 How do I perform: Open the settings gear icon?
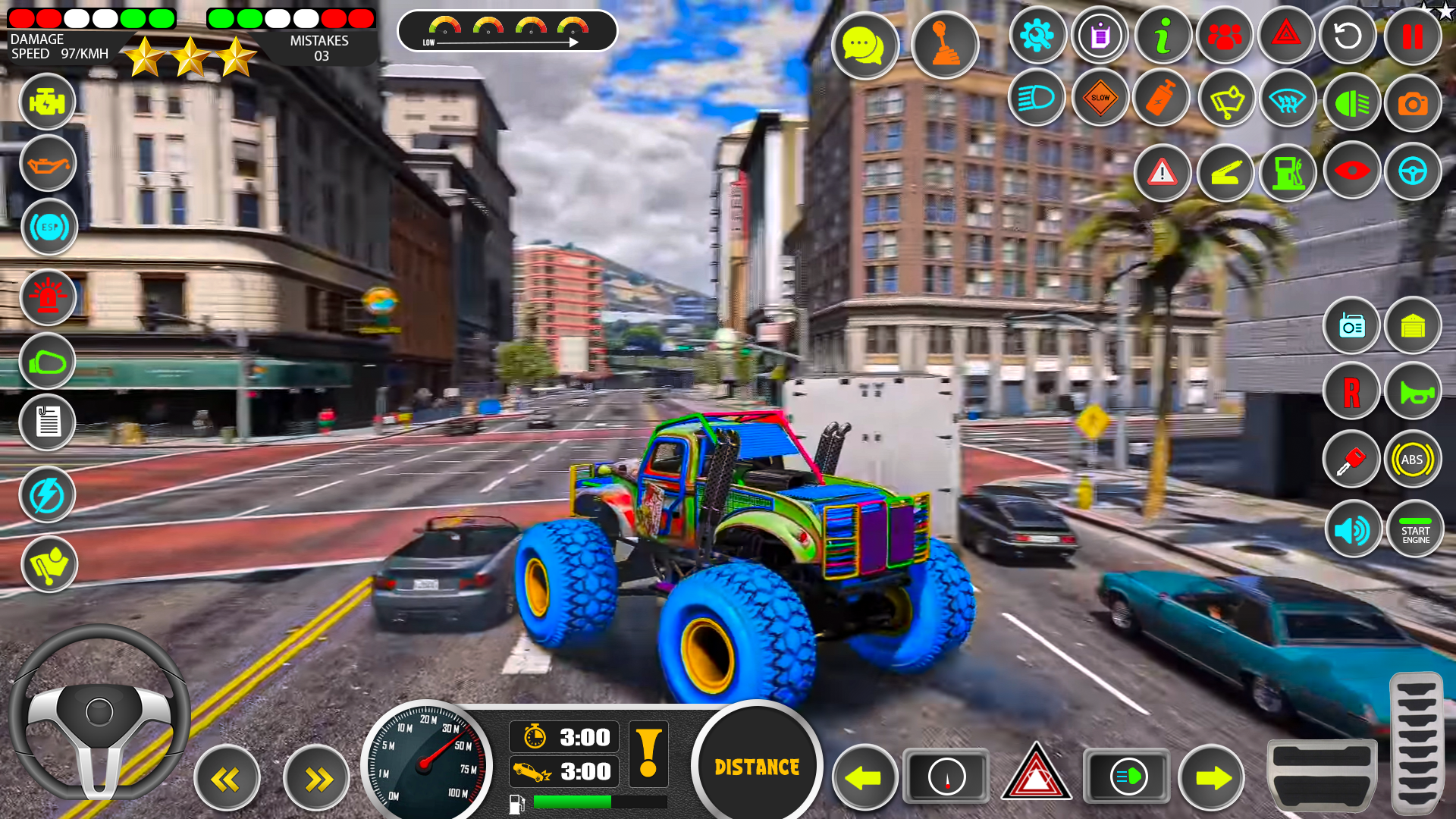point(1037,36)
